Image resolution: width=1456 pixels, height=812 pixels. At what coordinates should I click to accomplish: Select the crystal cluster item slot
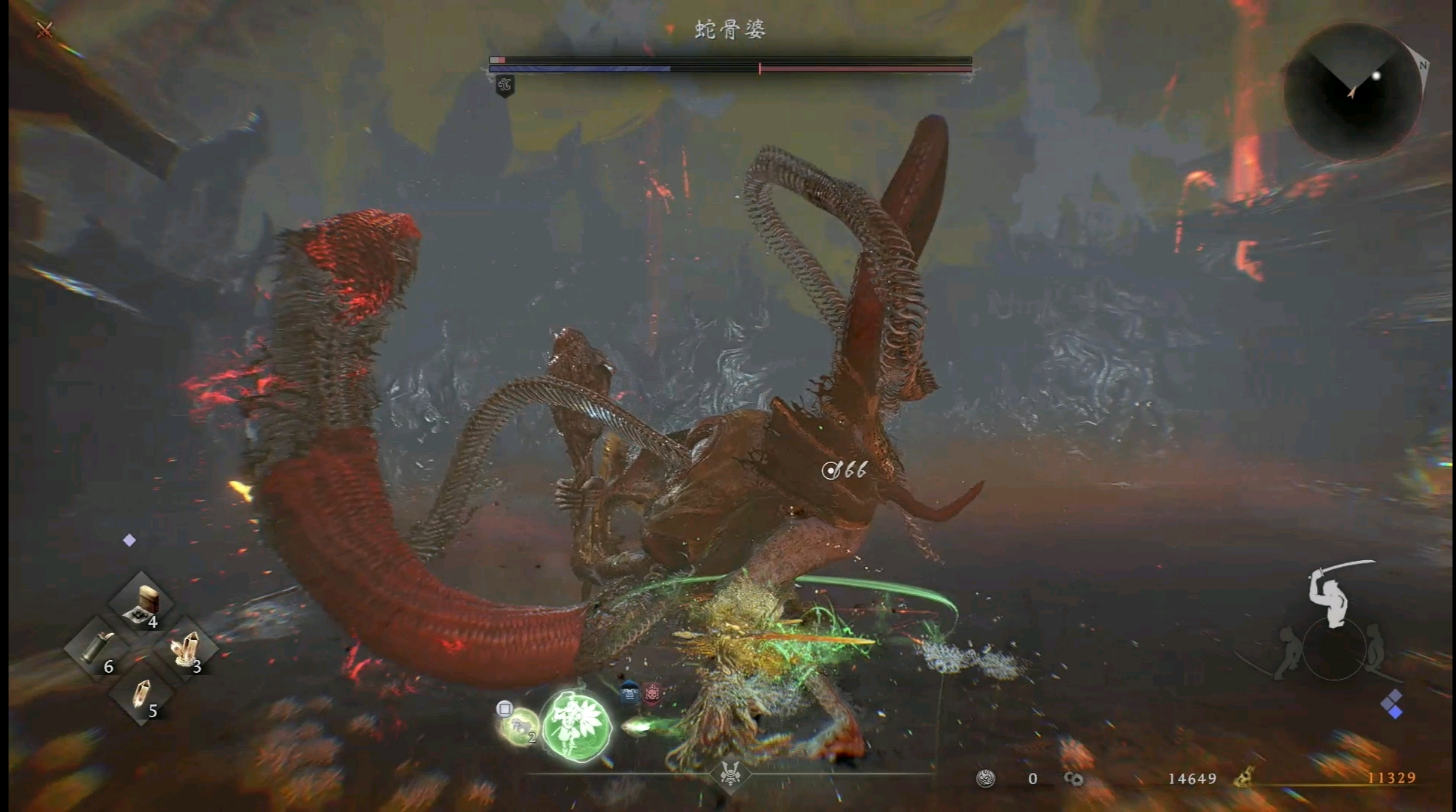pos(185,648)
